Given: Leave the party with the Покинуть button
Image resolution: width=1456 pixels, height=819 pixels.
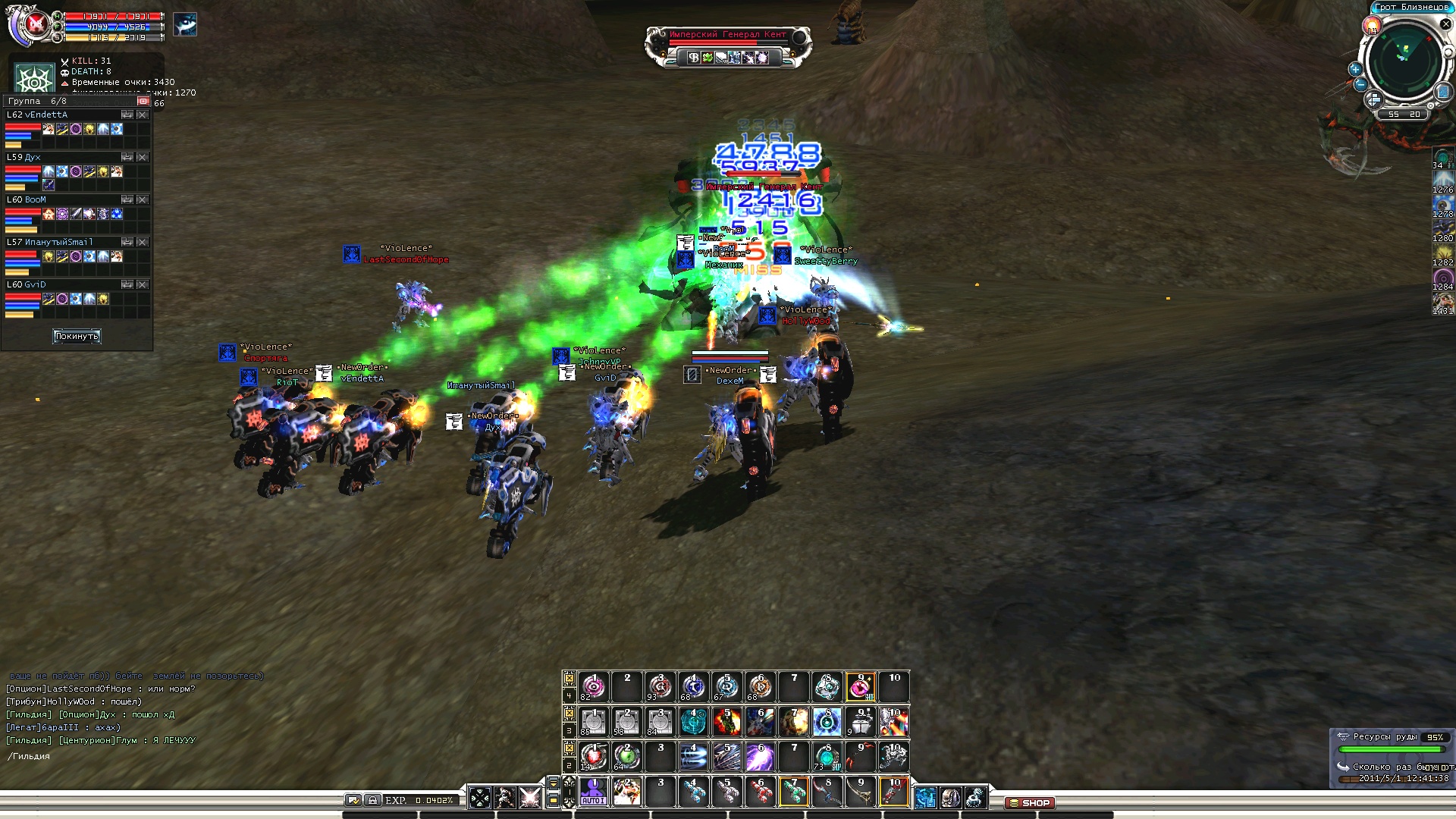Looking at the screenshot, I should coord(77,336).
